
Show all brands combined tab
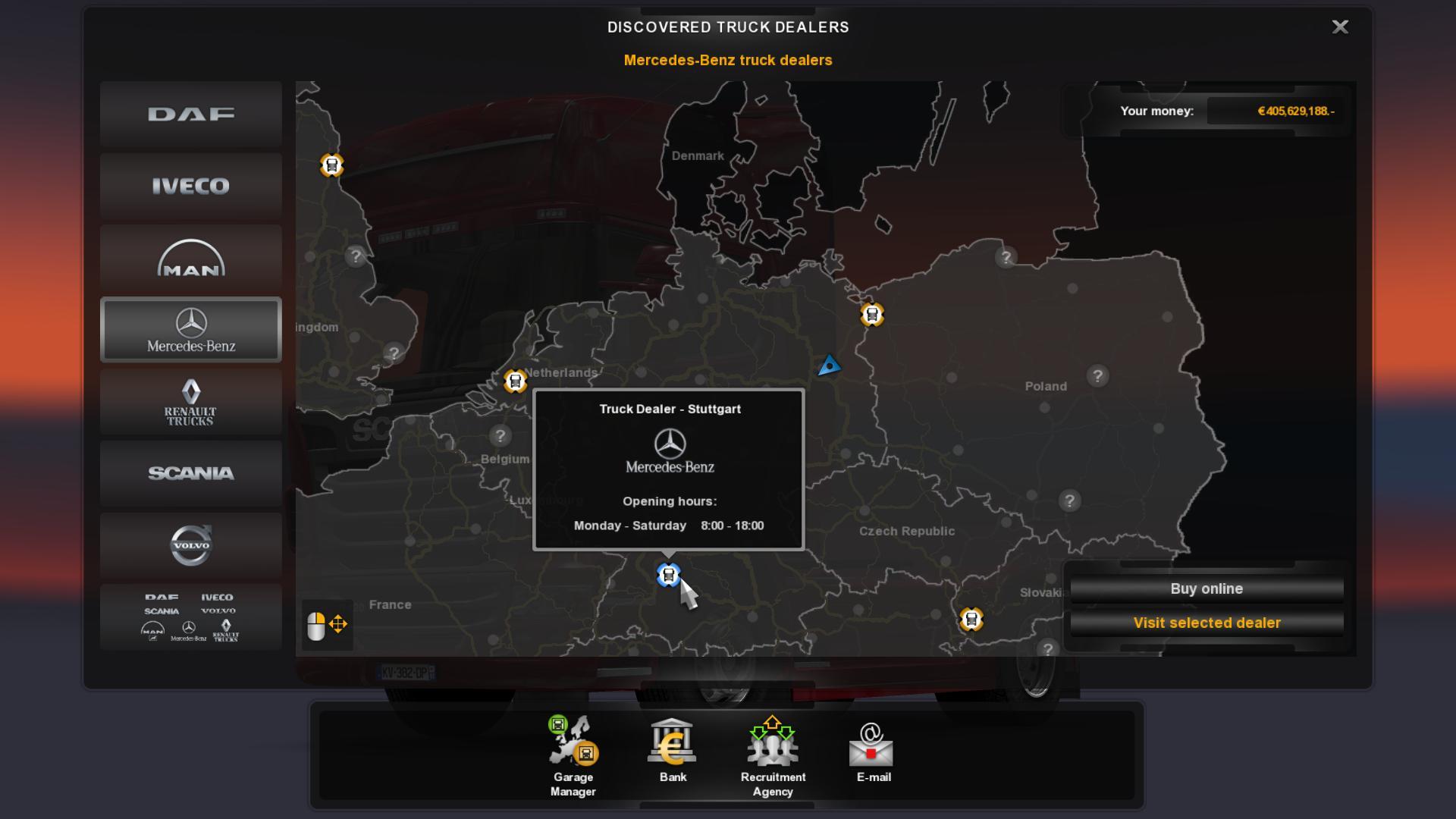click(x=191, y=617)
